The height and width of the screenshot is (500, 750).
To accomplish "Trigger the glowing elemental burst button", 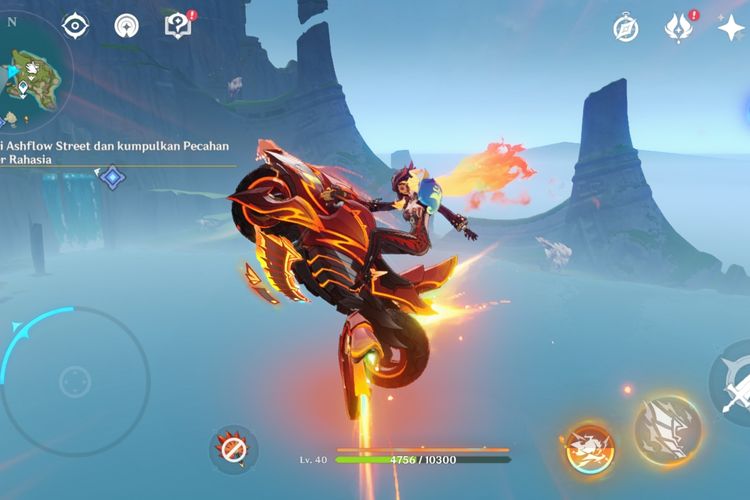I will (666, 430).
